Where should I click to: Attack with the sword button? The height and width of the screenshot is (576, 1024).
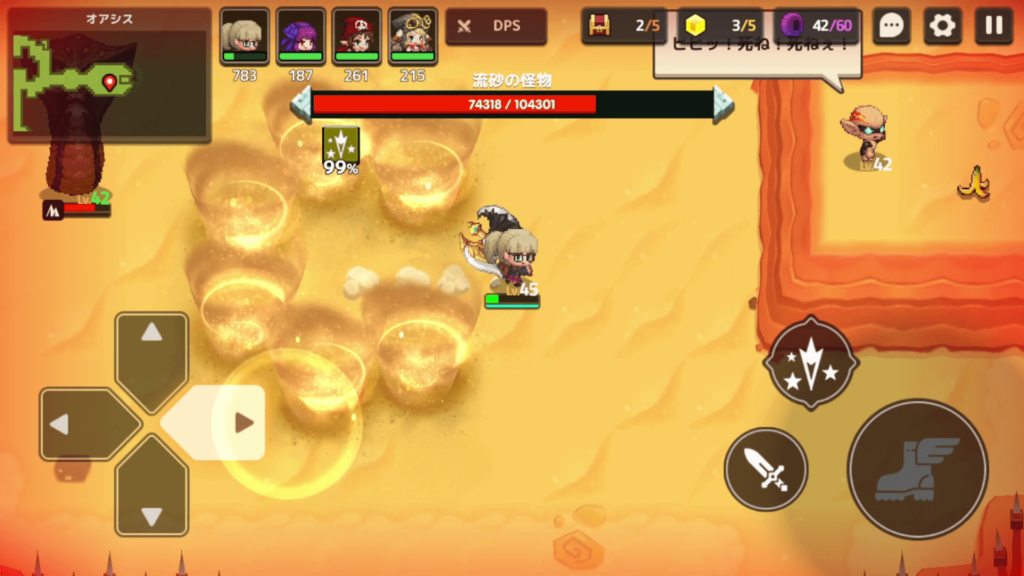[x=766, y=469]
